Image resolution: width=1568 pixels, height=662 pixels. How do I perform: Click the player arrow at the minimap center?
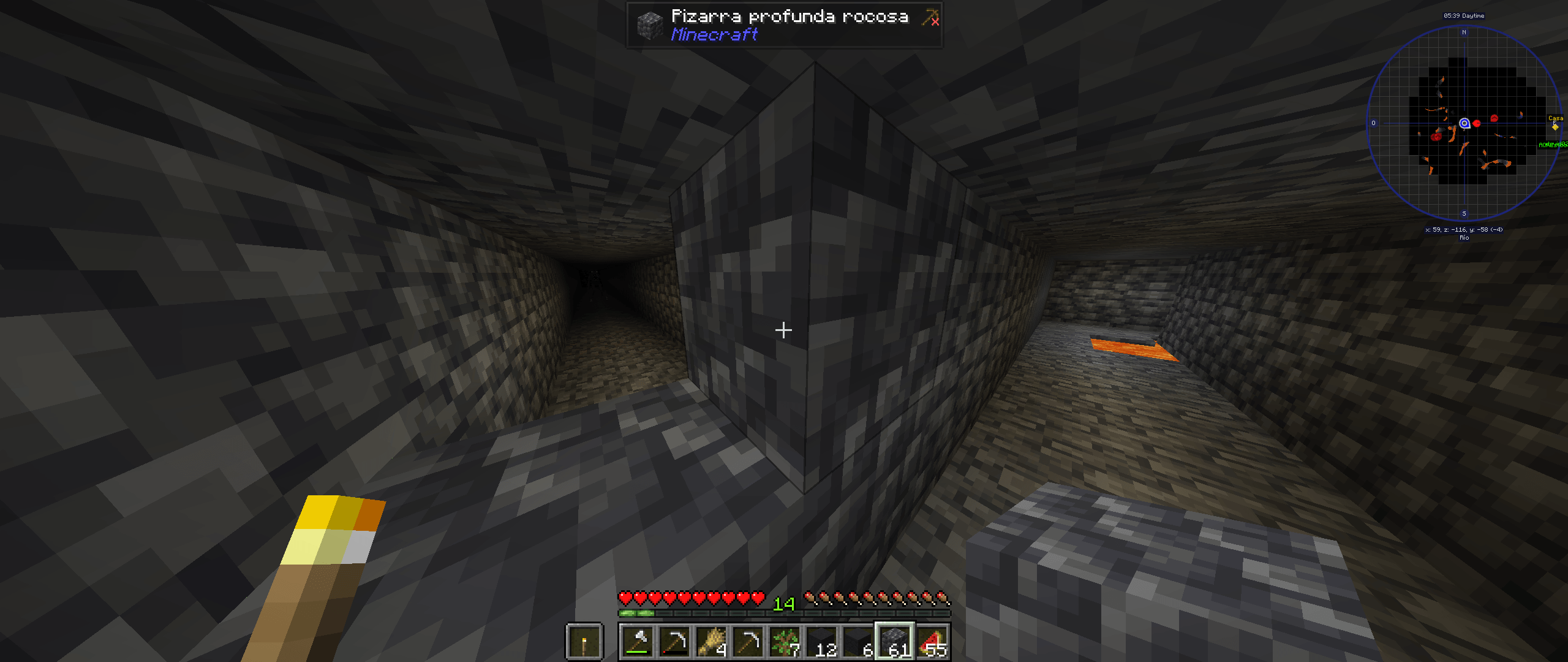1464,124
